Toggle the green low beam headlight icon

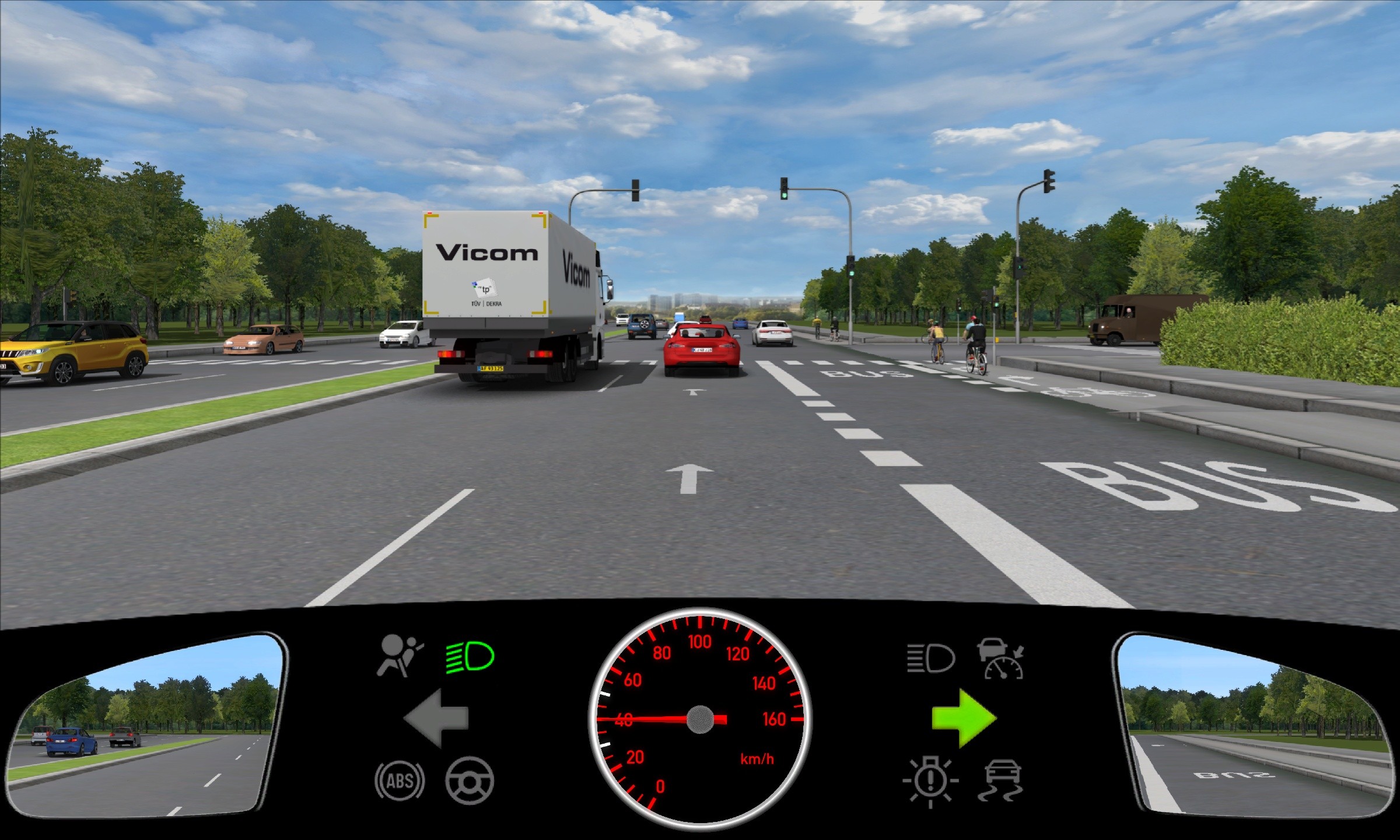[x=470, y=657]
